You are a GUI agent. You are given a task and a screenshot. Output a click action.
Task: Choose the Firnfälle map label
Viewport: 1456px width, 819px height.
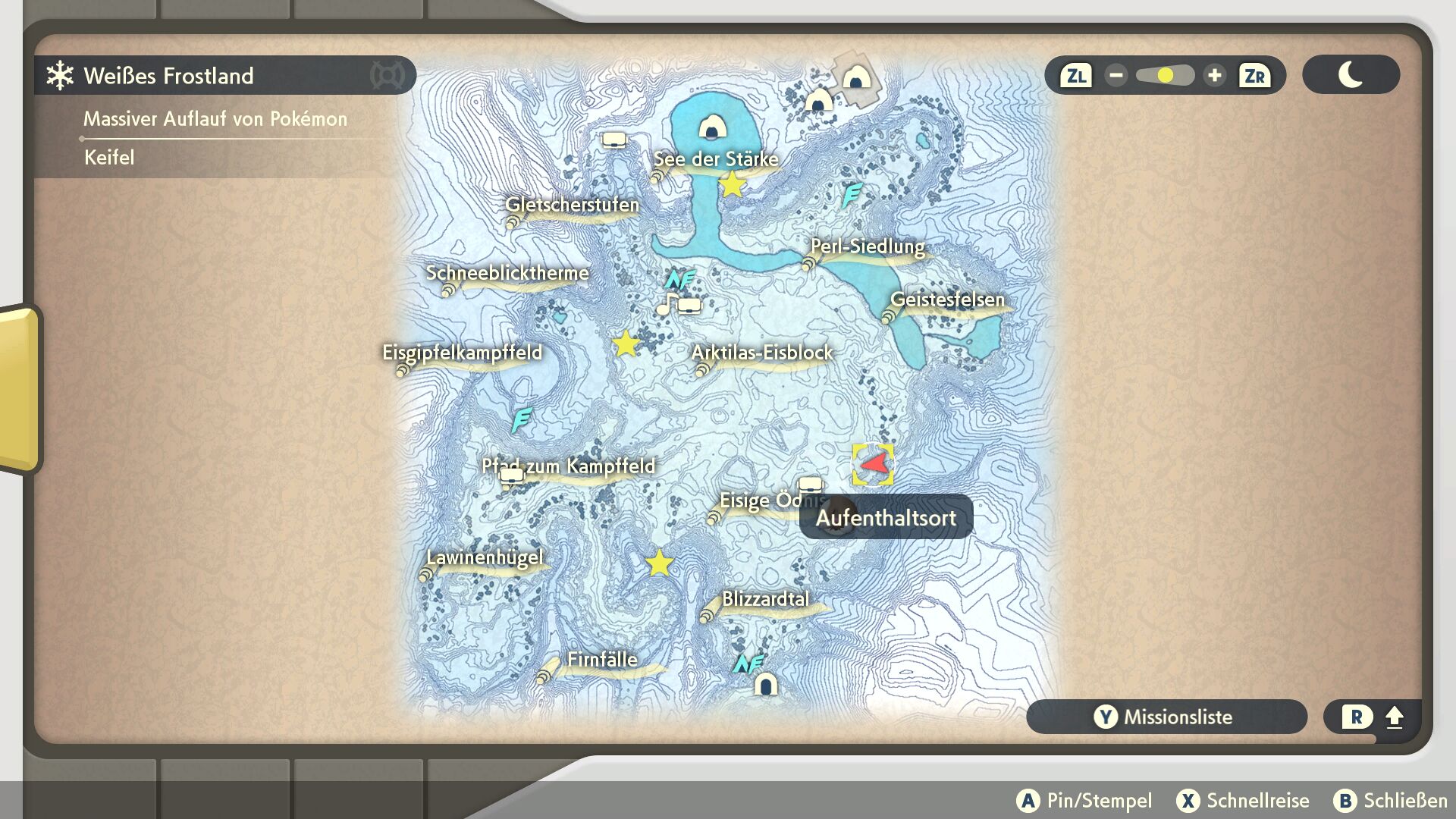click(x=602, y=660)
